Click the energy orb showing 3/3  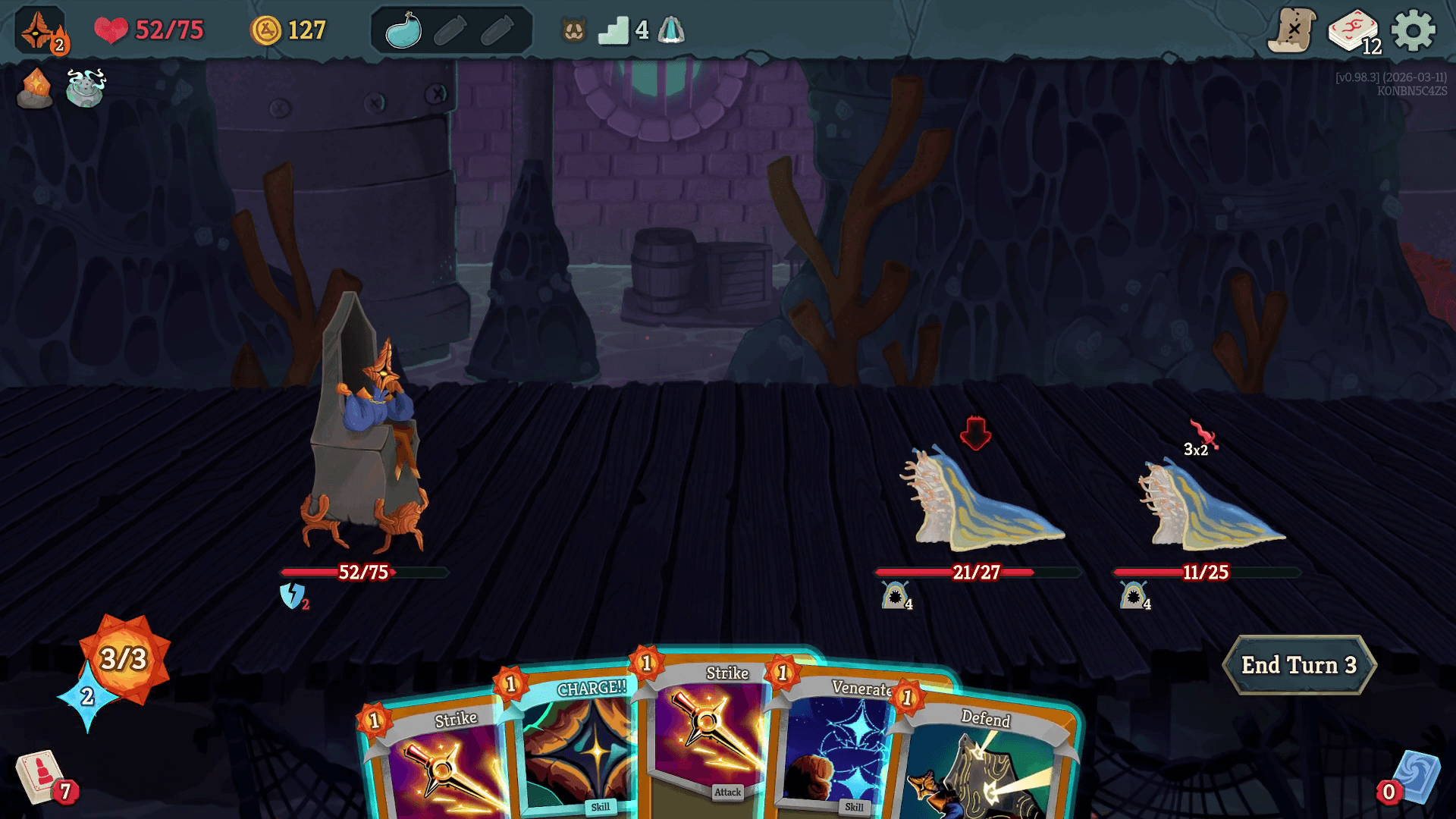click(125, 657)
